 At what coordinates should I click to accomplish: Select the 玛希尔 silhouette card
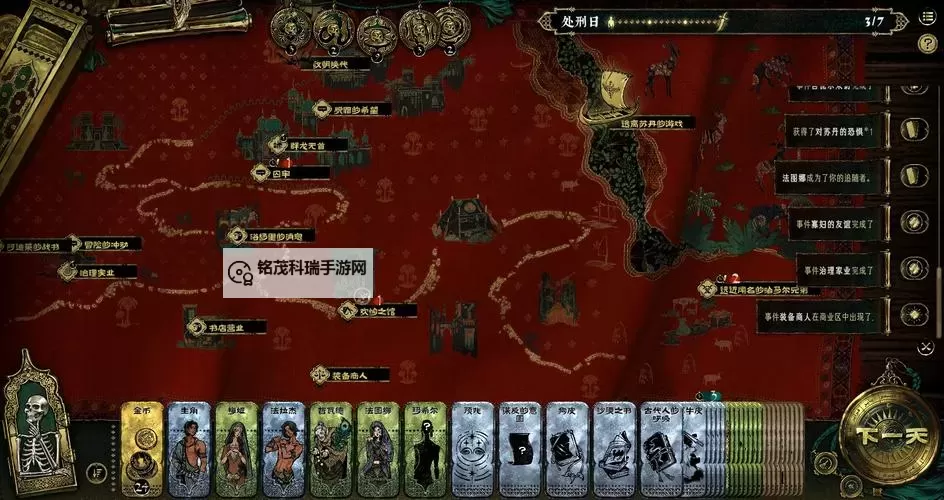426,448
